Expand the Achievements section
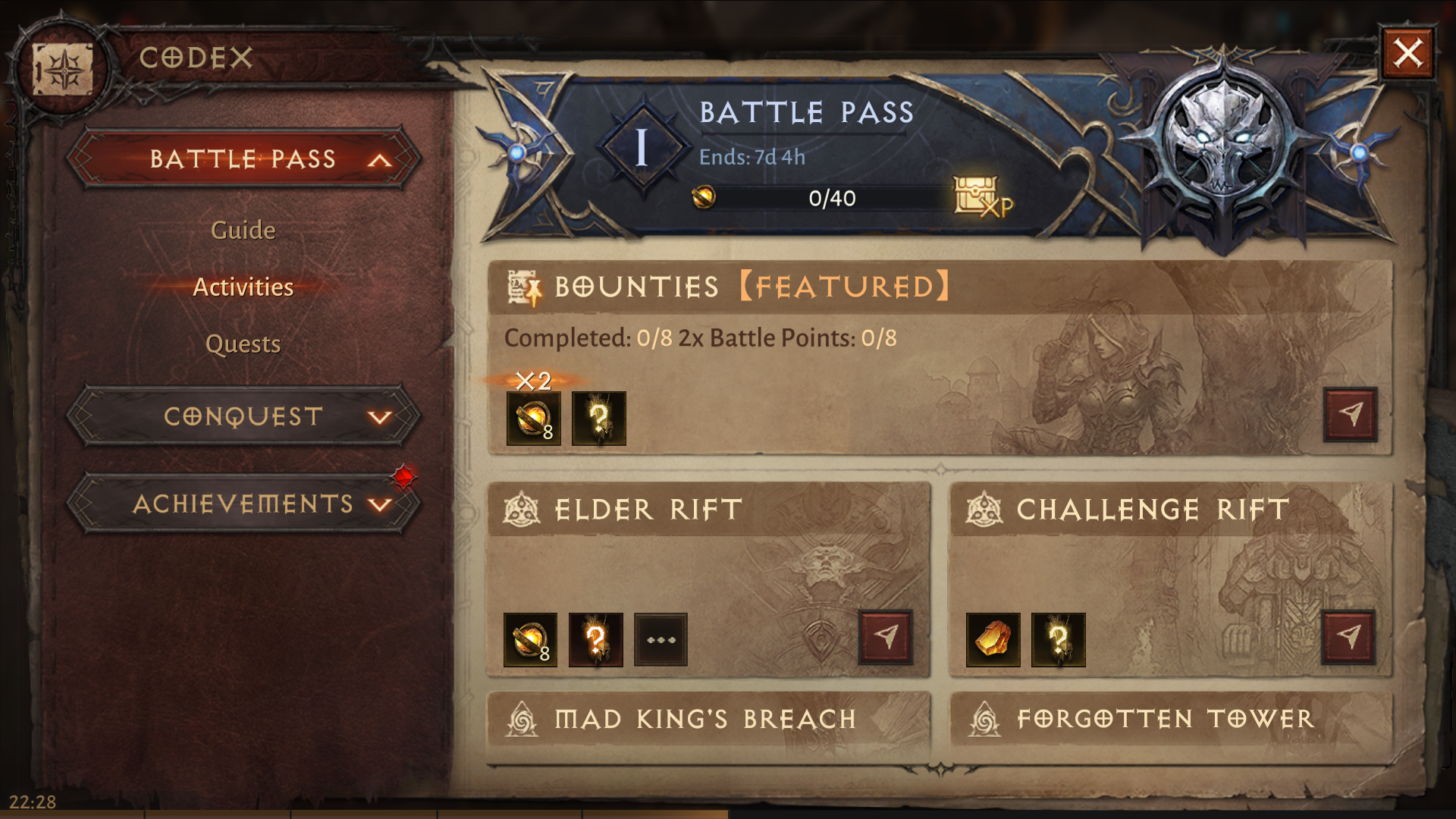Image resolution: width=1456 pixels, height=819 pixels. (x=243, y=503)
